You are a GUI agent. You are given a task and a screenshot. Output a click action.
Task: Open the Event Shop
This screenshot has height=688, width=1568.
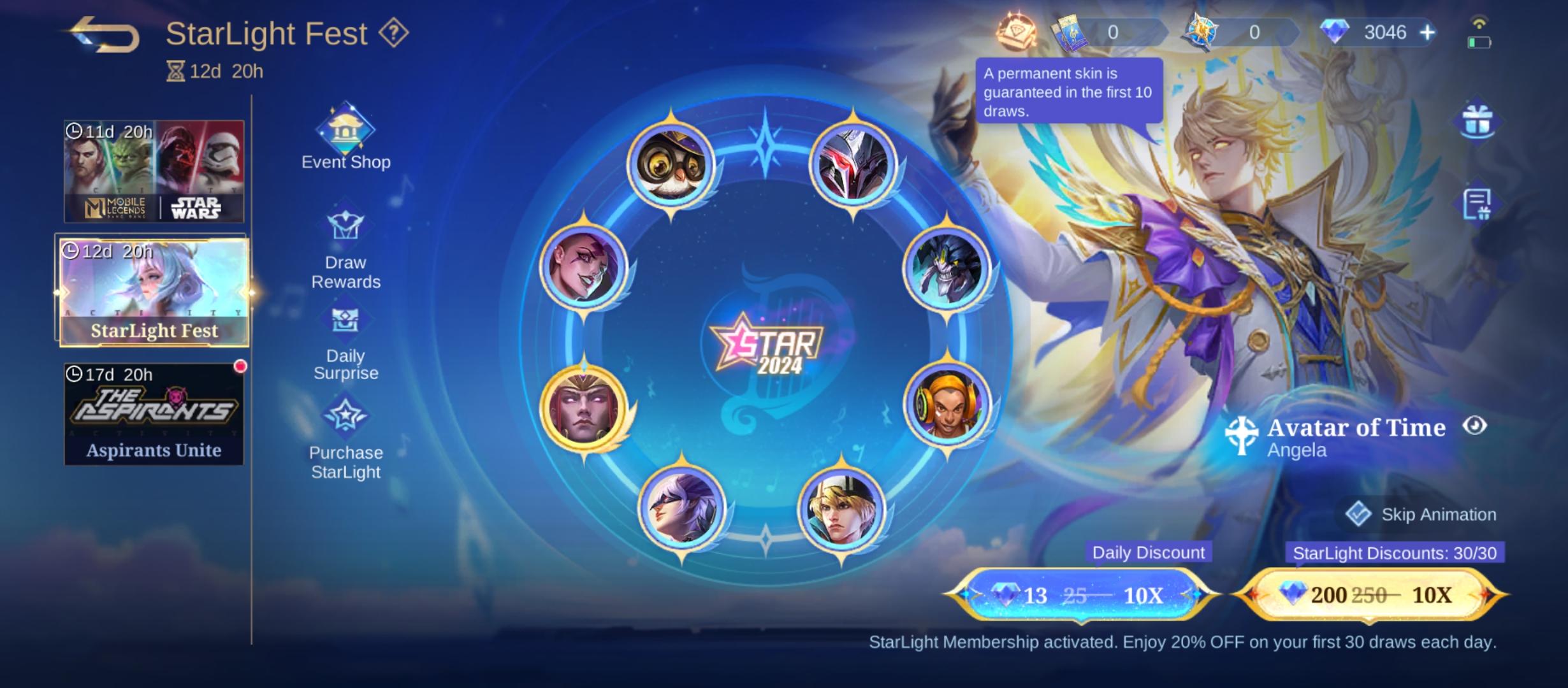(345, 137)
